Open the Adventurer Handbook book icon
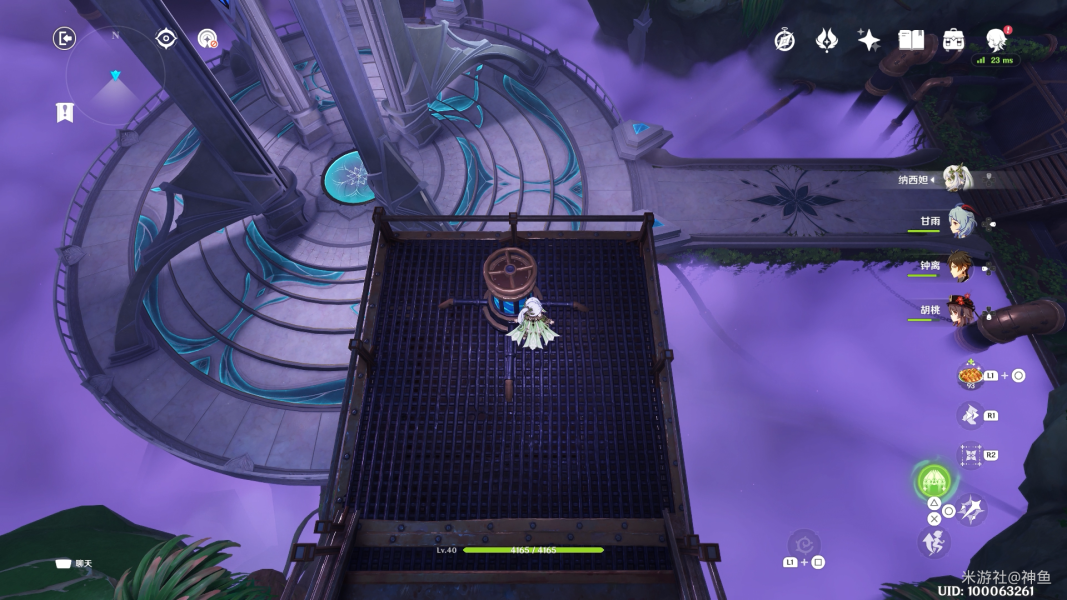 point(911,40)
